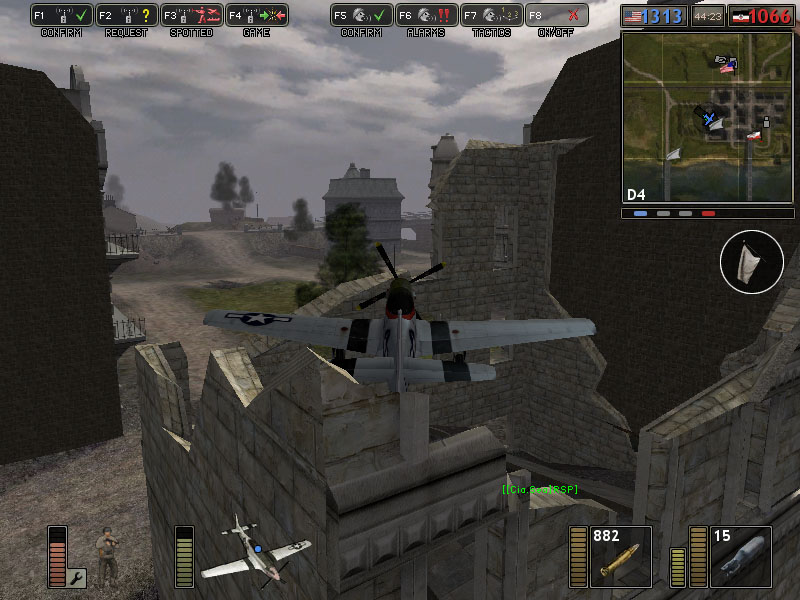800x600 pixels.
Task: Choose the F1 Confirm radio command
Action: 63,15
